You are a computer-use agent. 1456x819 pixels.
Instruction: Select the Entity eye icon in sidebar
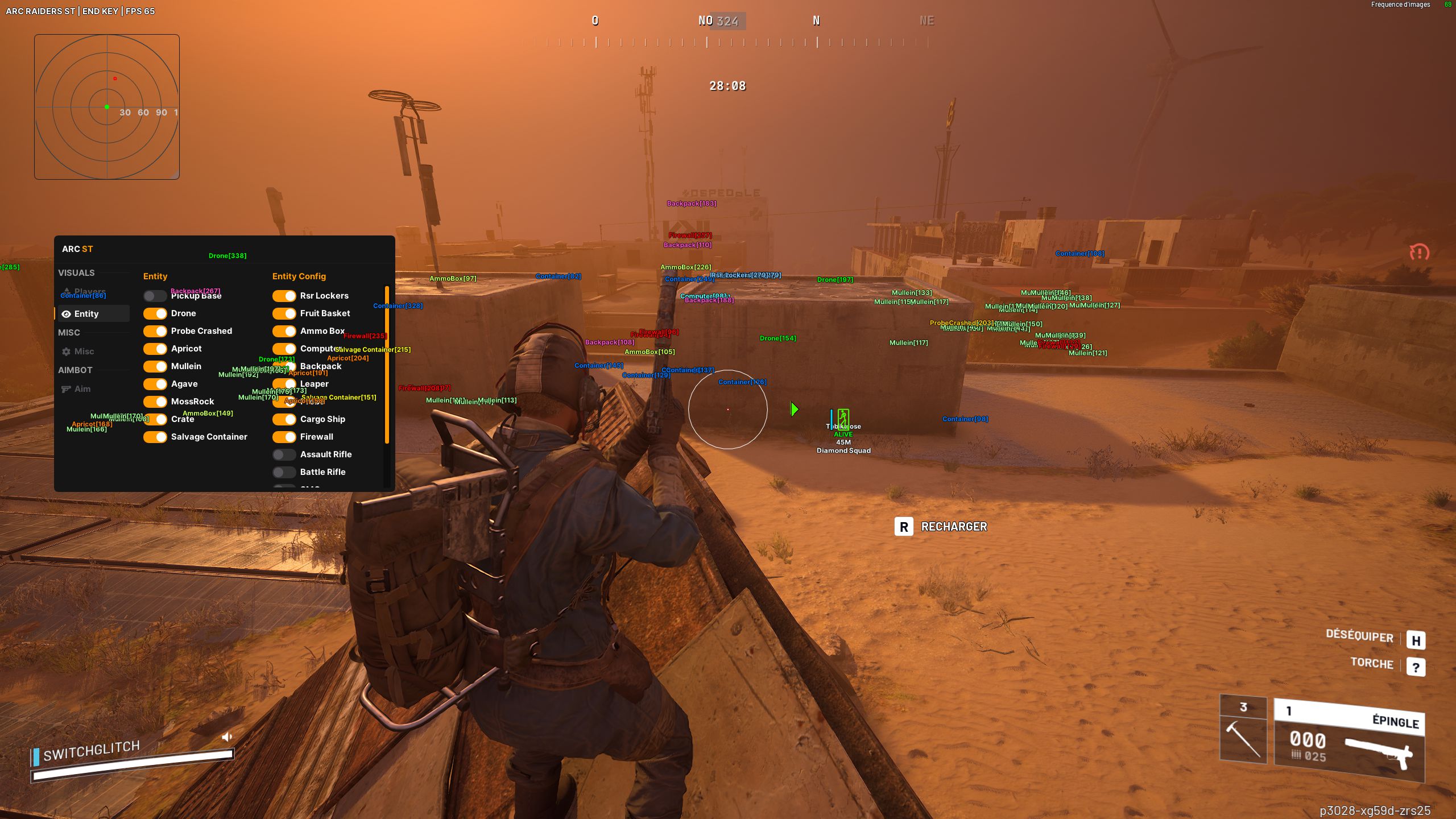click(67, 313)
